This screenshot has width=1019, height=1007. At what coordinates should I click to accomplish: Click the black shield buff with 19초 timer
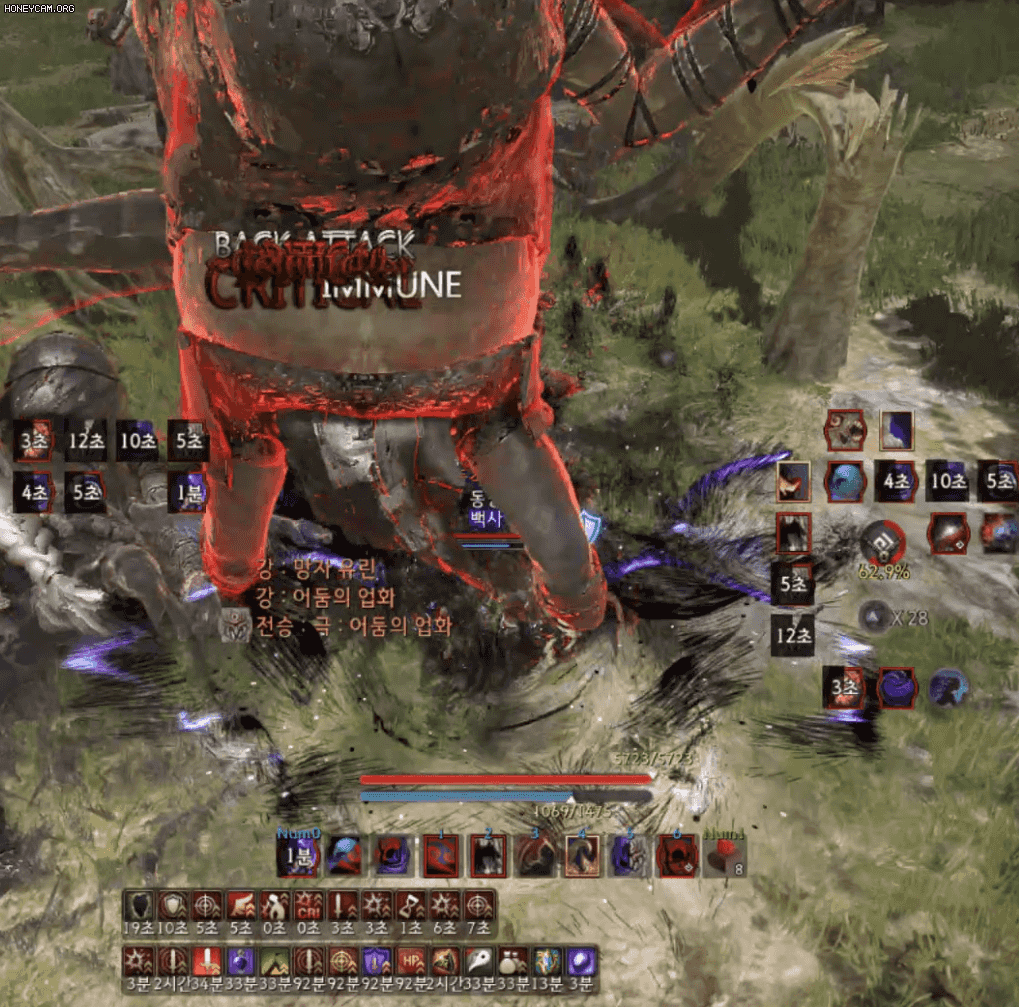click(137, 906)
